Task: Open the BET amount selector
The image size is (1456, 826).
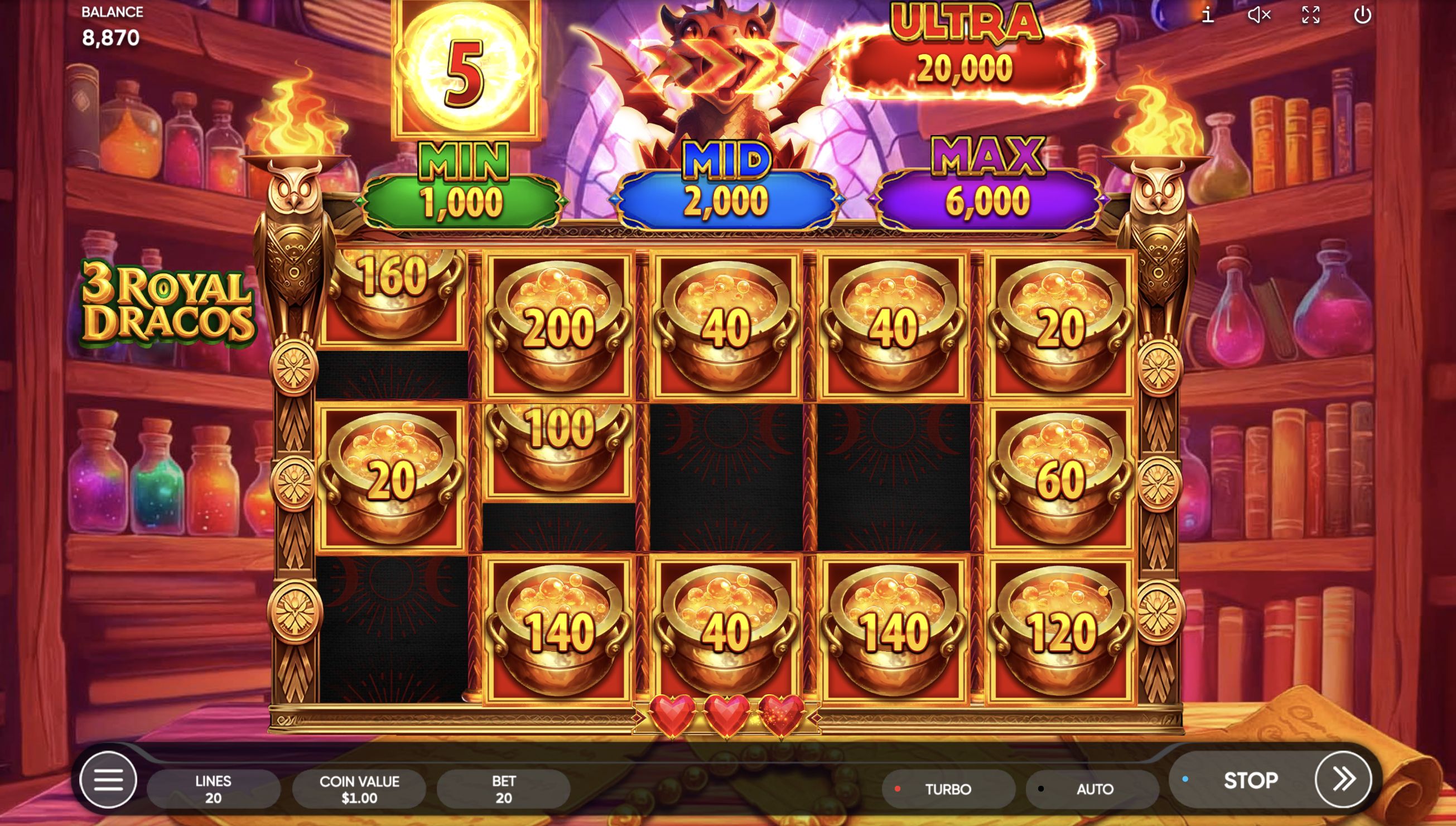Action: (504, 789)
